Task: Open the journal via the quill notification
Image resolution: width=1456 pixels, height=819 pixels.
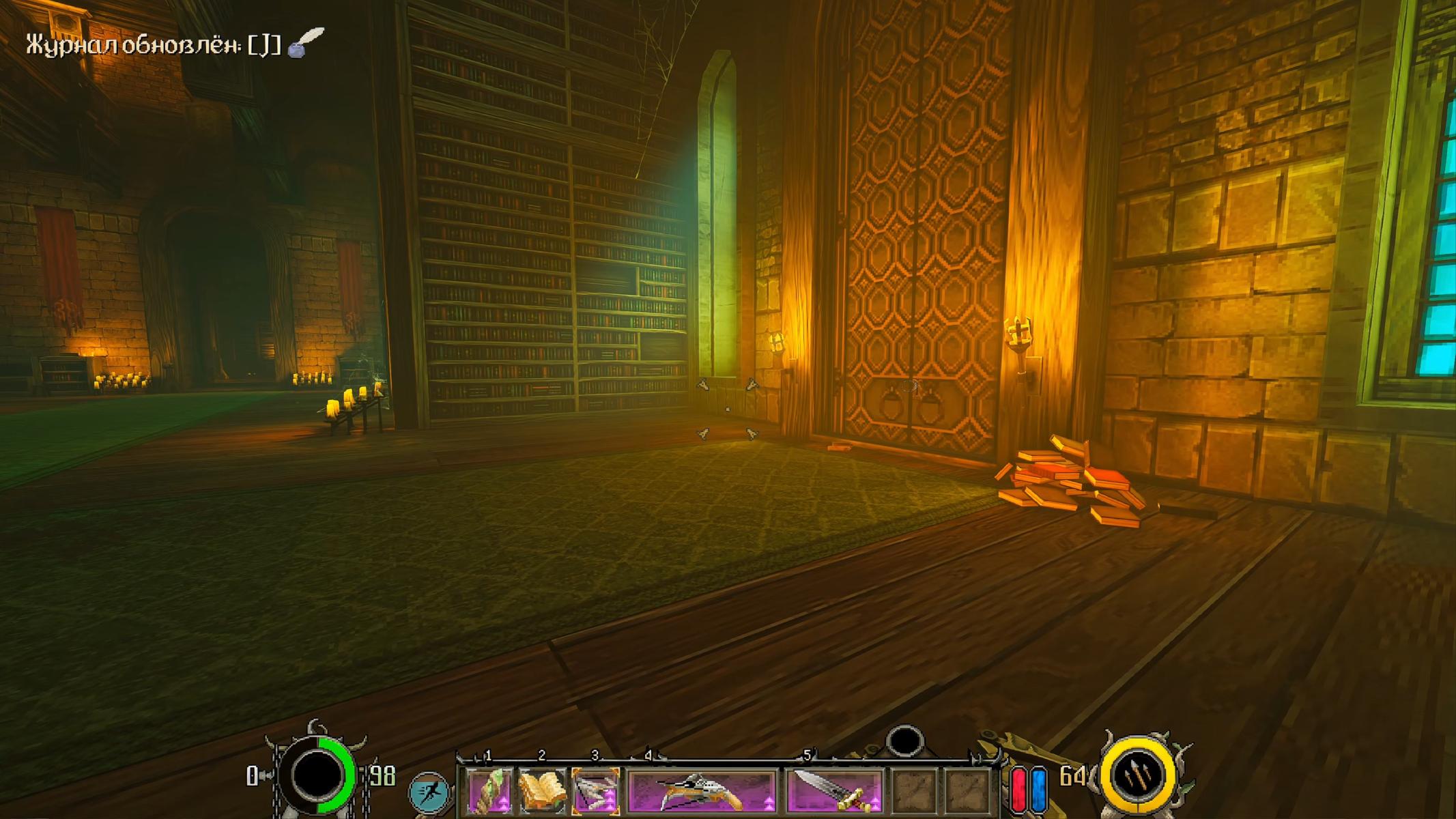Action: point(305,42)
